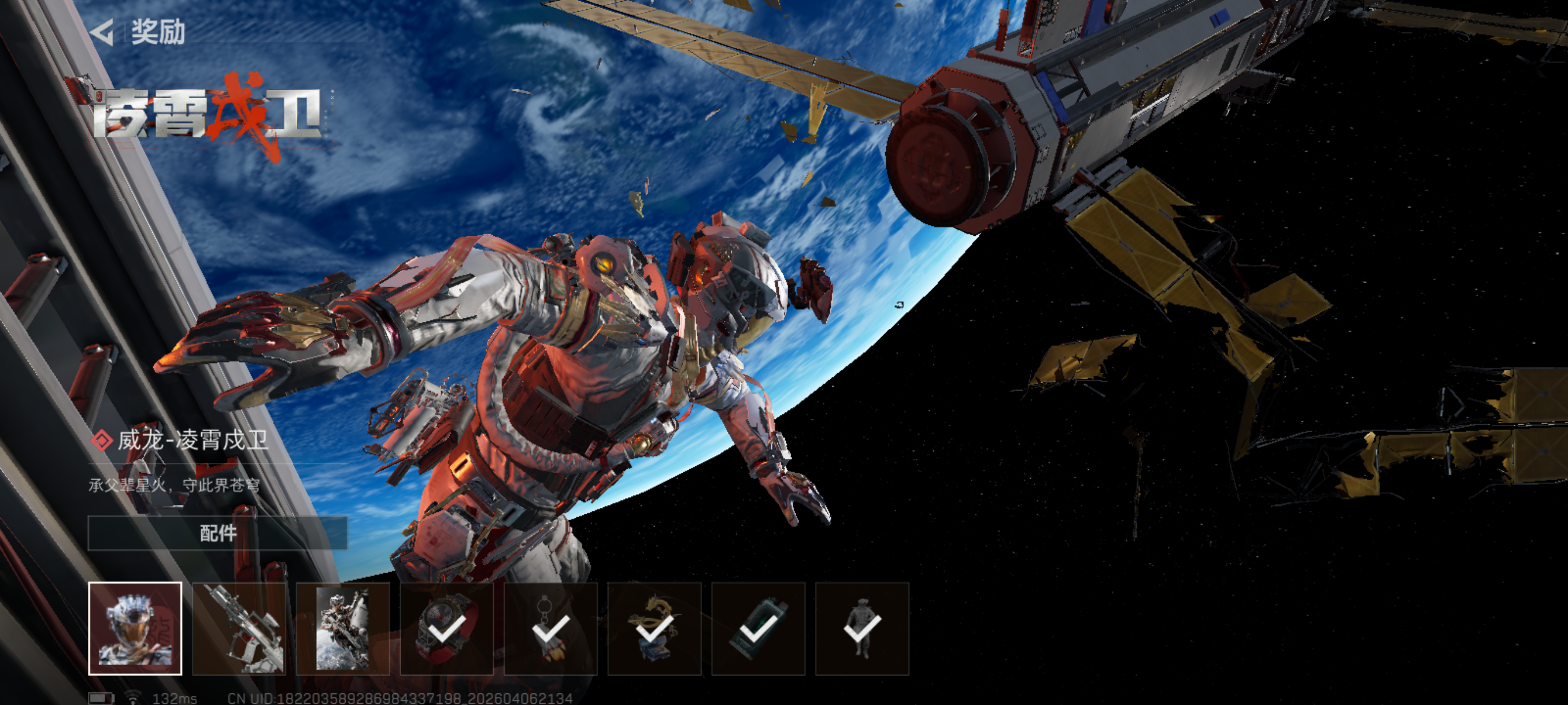Choose the rifle weapon skin reward
This screenshot has height=705, width=1568.
pyautogui.click(x=239, y=628)
